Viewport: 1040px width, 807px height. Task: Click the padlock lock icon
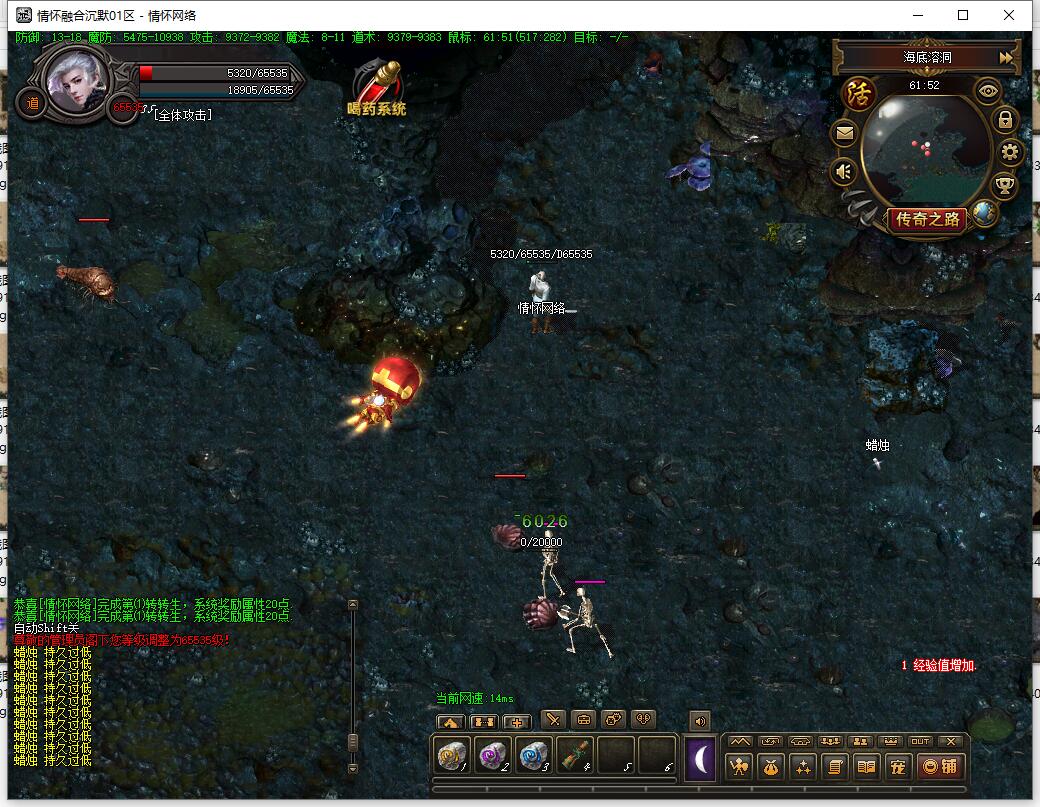[1005, 119]
